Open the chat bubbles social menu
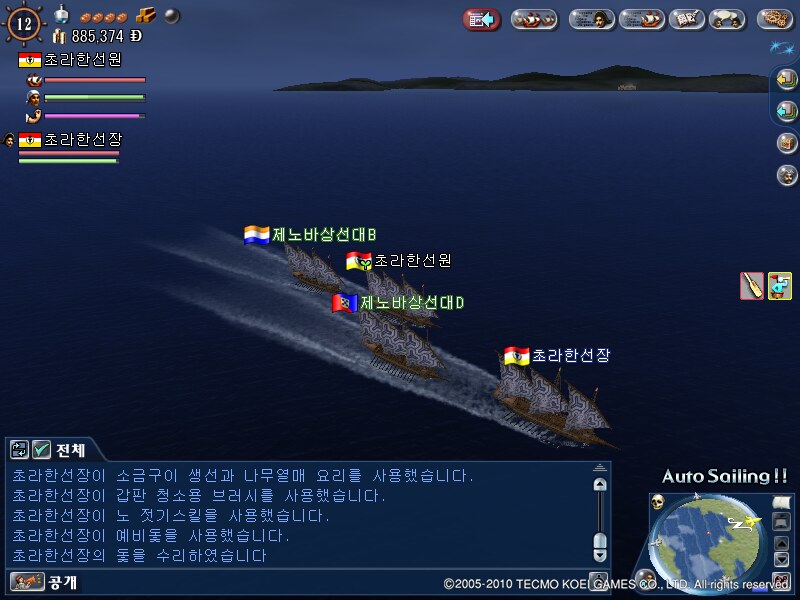The height and width of the screenshot is (600, 800). tap(727, 19)
